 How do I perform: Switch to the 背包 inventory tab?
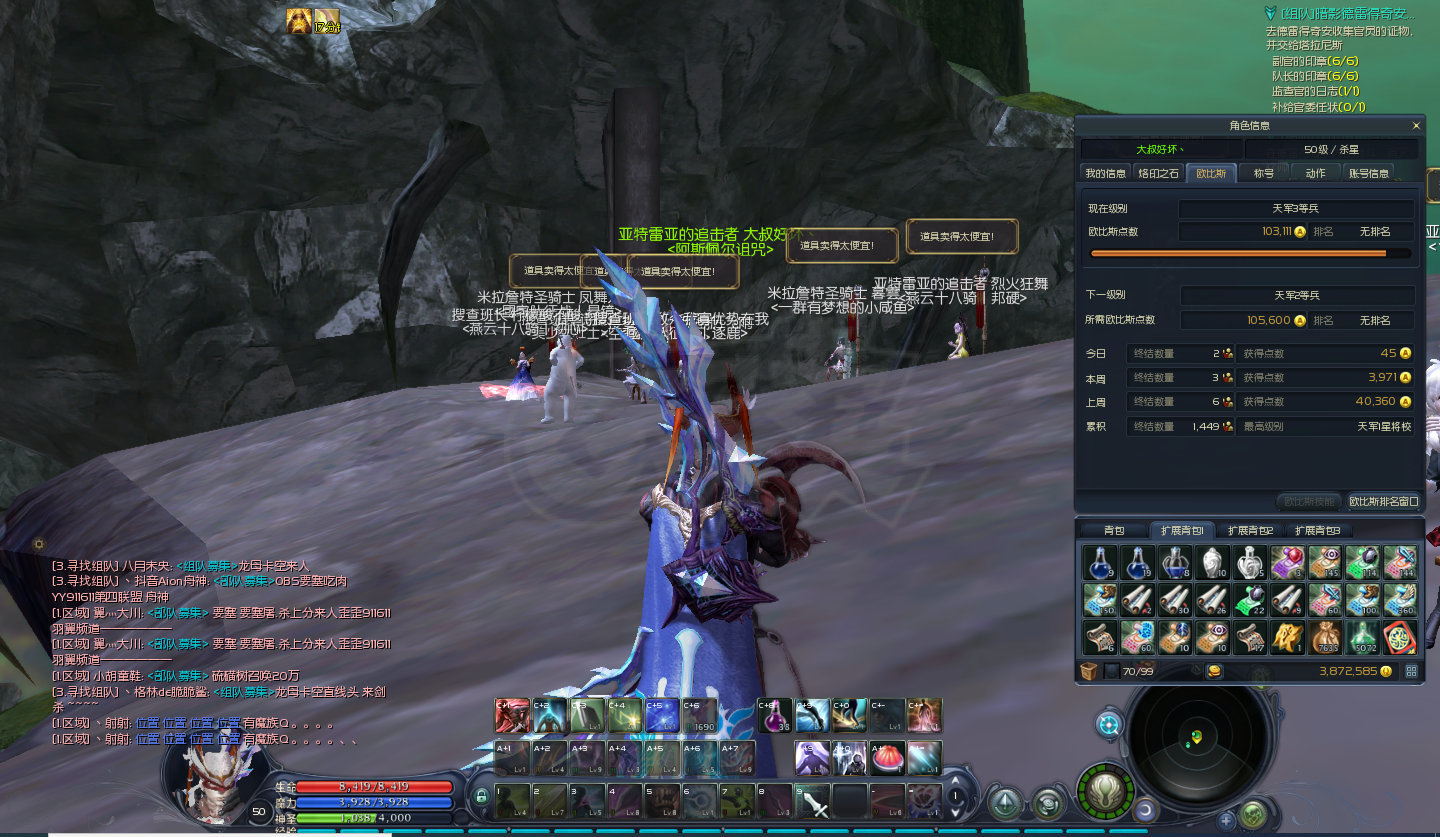(x=1114, y=530)
